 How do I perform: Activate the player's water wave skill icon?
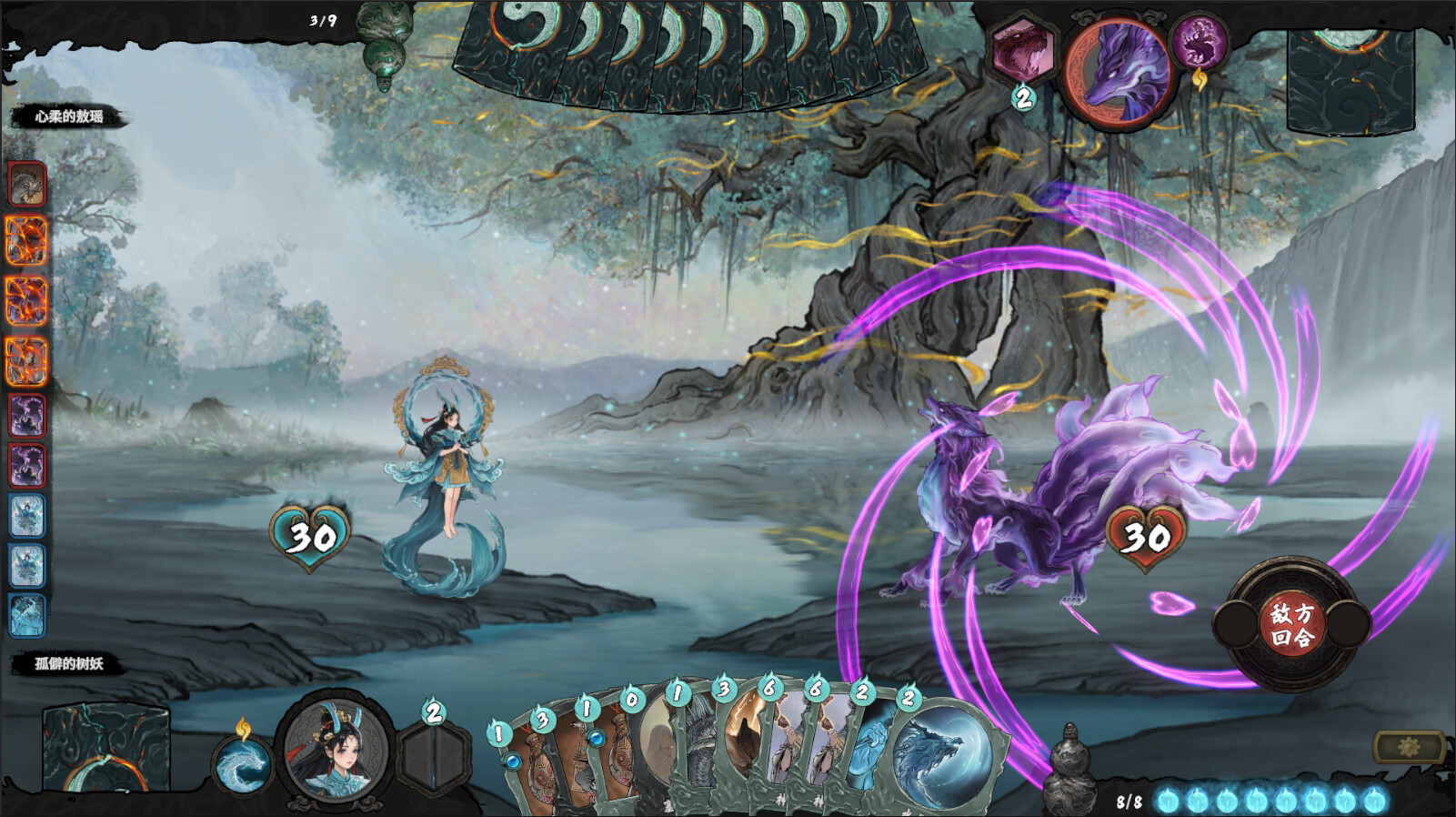244,764
